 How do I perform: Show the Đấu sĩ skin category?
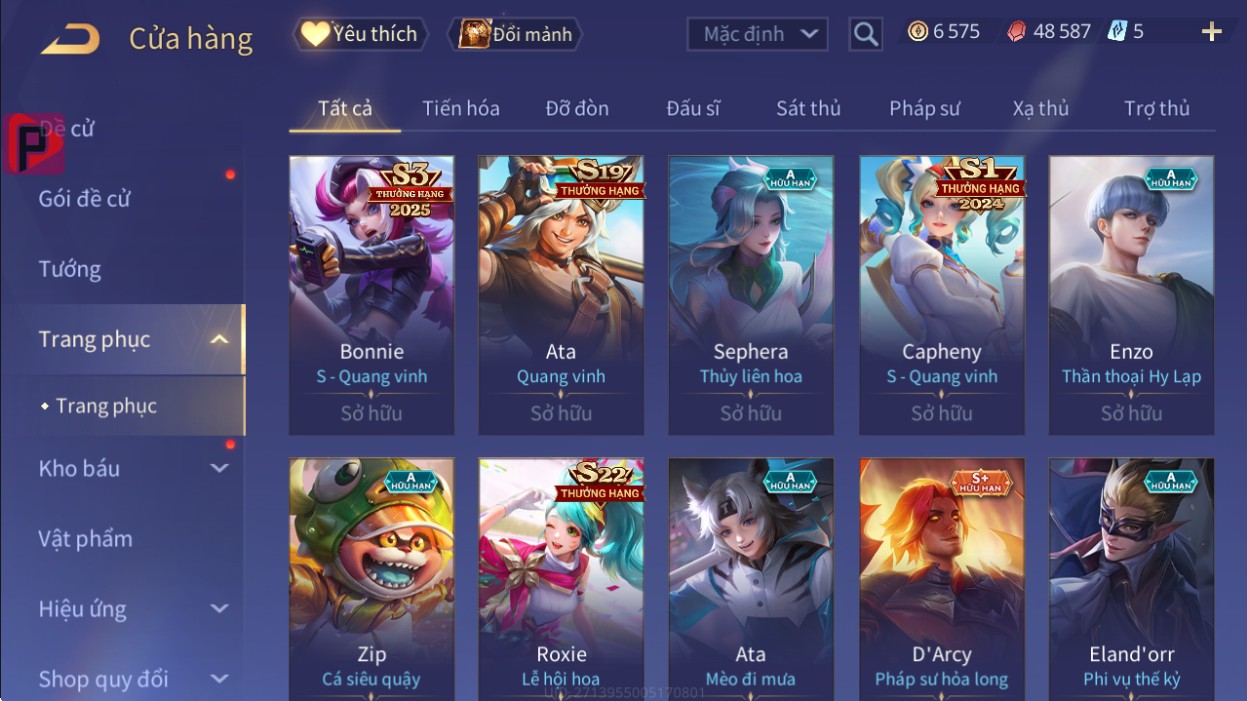click(693, 108)
